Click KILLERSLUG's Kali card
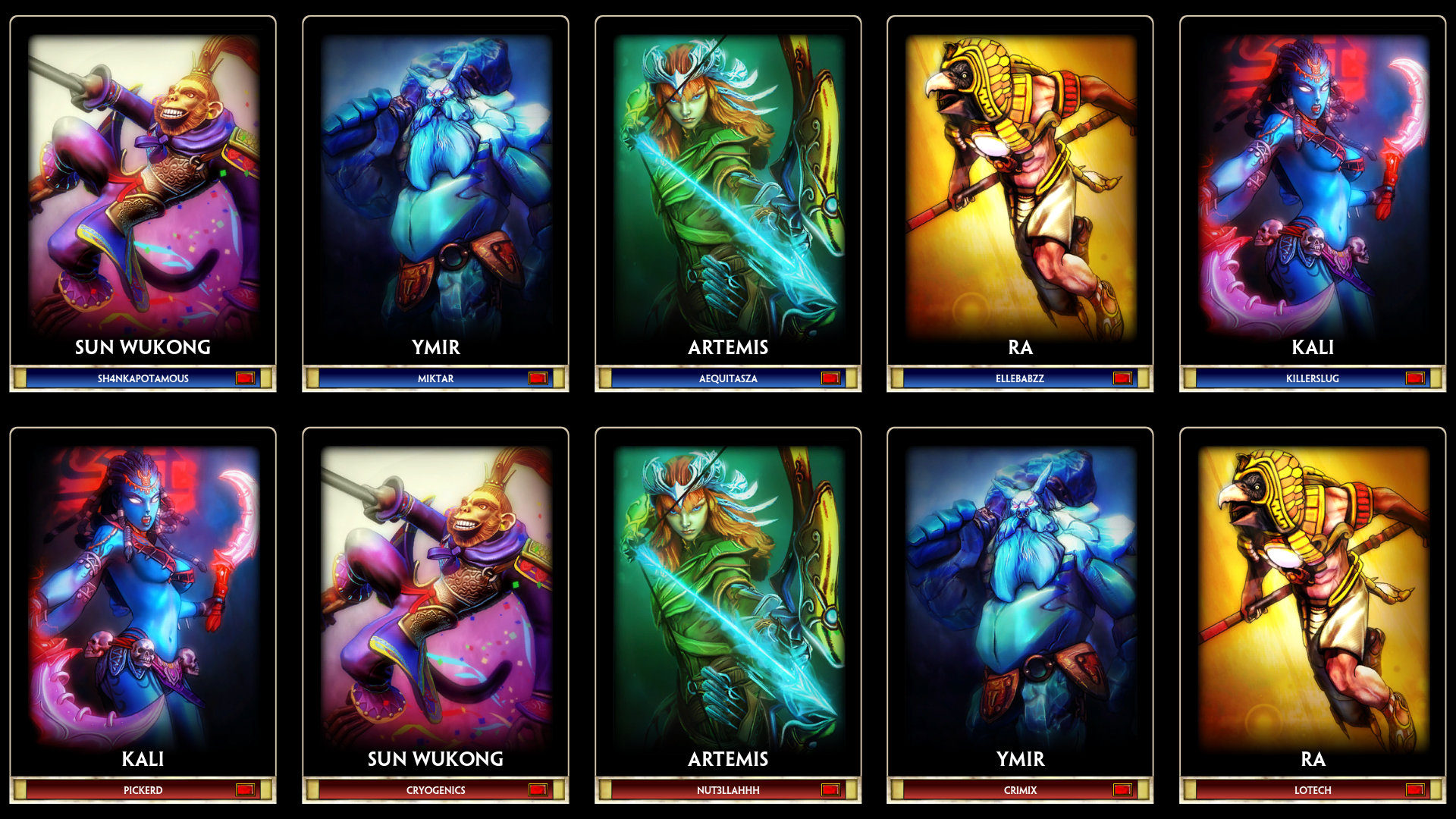1456x819 pixels. 1313,190
